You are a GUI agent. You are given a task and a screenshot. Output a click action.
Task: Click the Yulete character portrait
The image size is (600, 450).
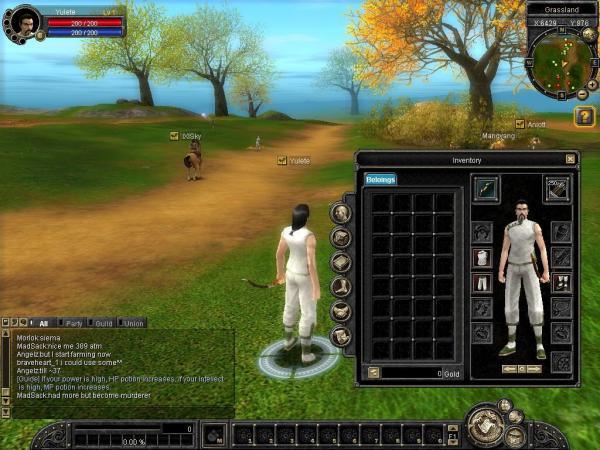point(24,20)
